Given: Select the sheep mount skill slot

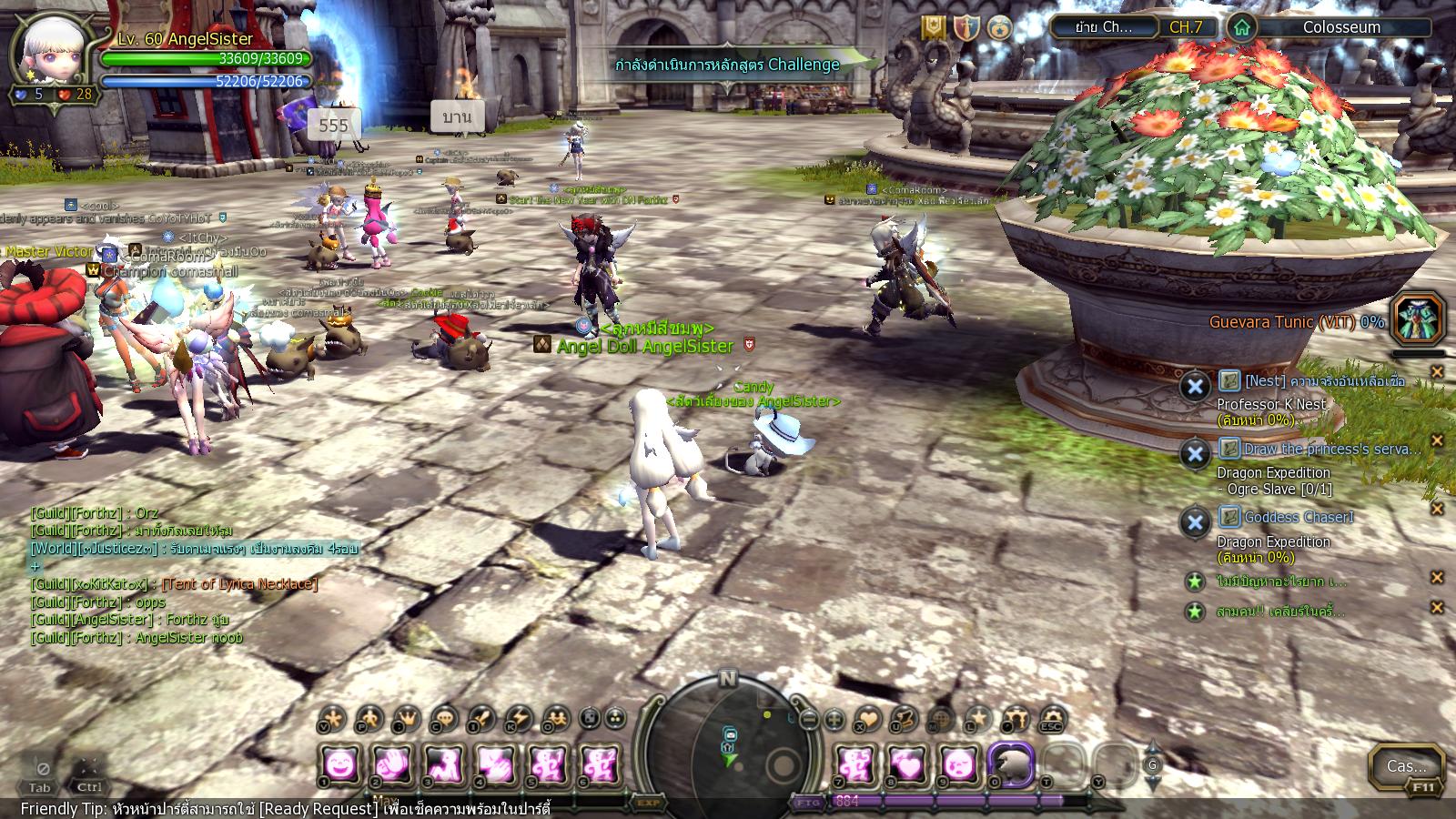Looking at the screenshot, I should point(1011,764).
